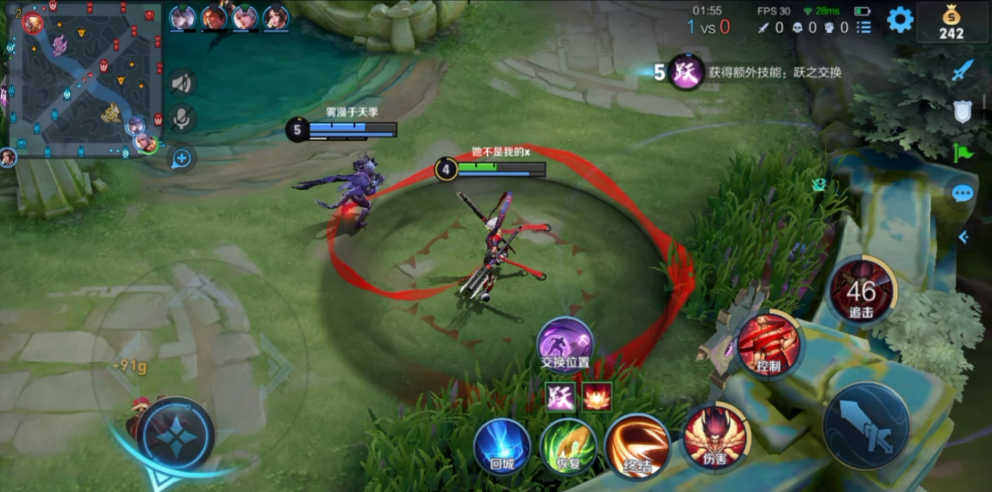
Task: Select the 追击 skill on cooldown
Action: click(x=860, y=291)
